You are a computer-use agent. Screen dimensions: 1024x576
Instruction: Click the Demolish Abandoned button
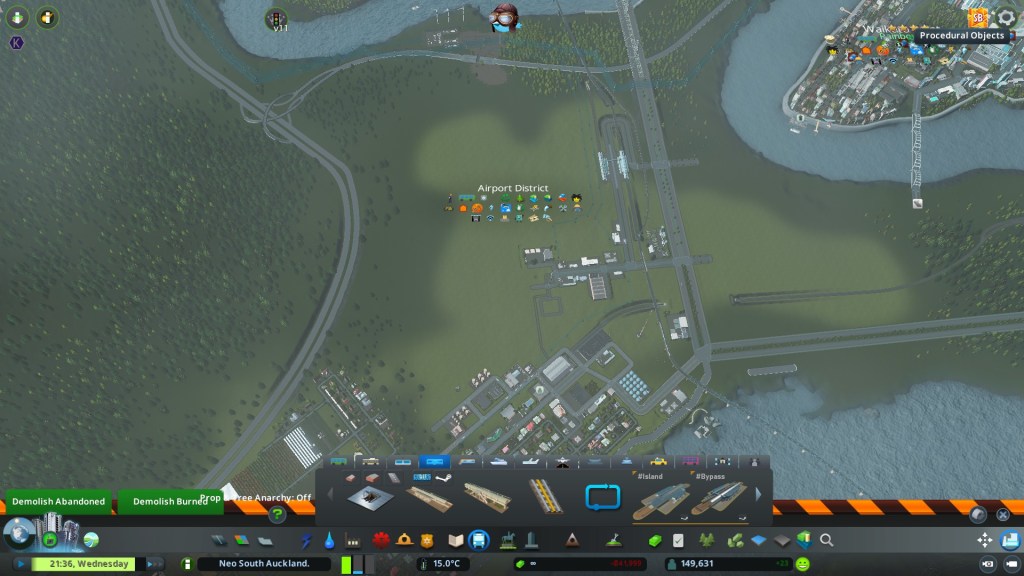58,501
